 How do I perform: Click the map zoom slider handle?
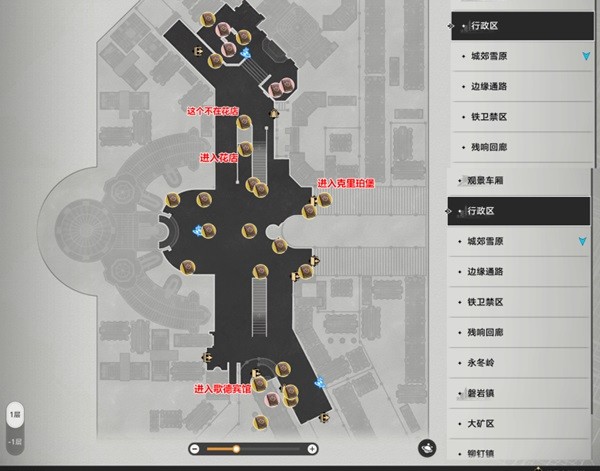pyautogui.click(x=236, y=449)
